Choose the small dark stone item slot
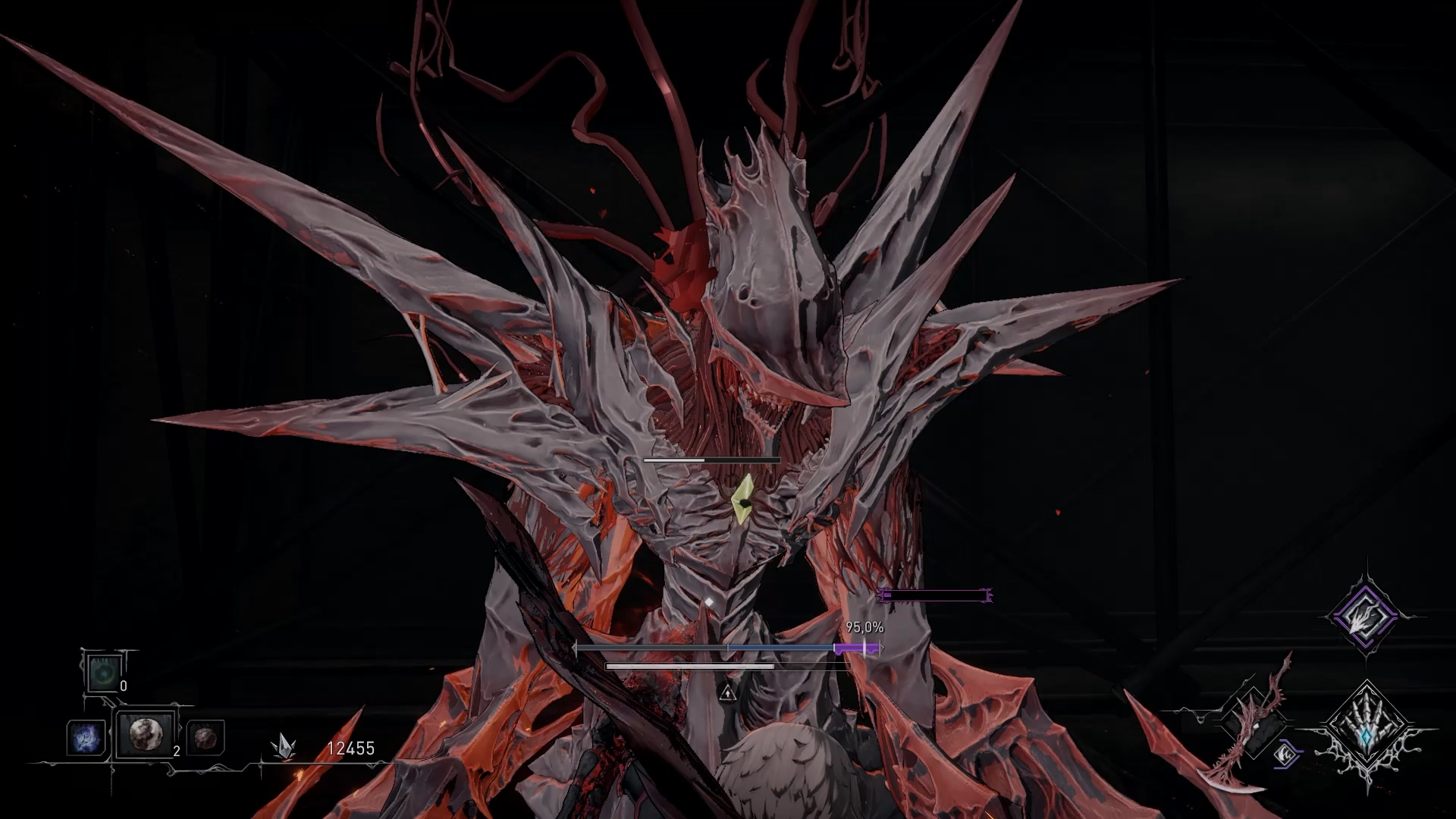Screen dimensions: 1456x819 (205, 738)
